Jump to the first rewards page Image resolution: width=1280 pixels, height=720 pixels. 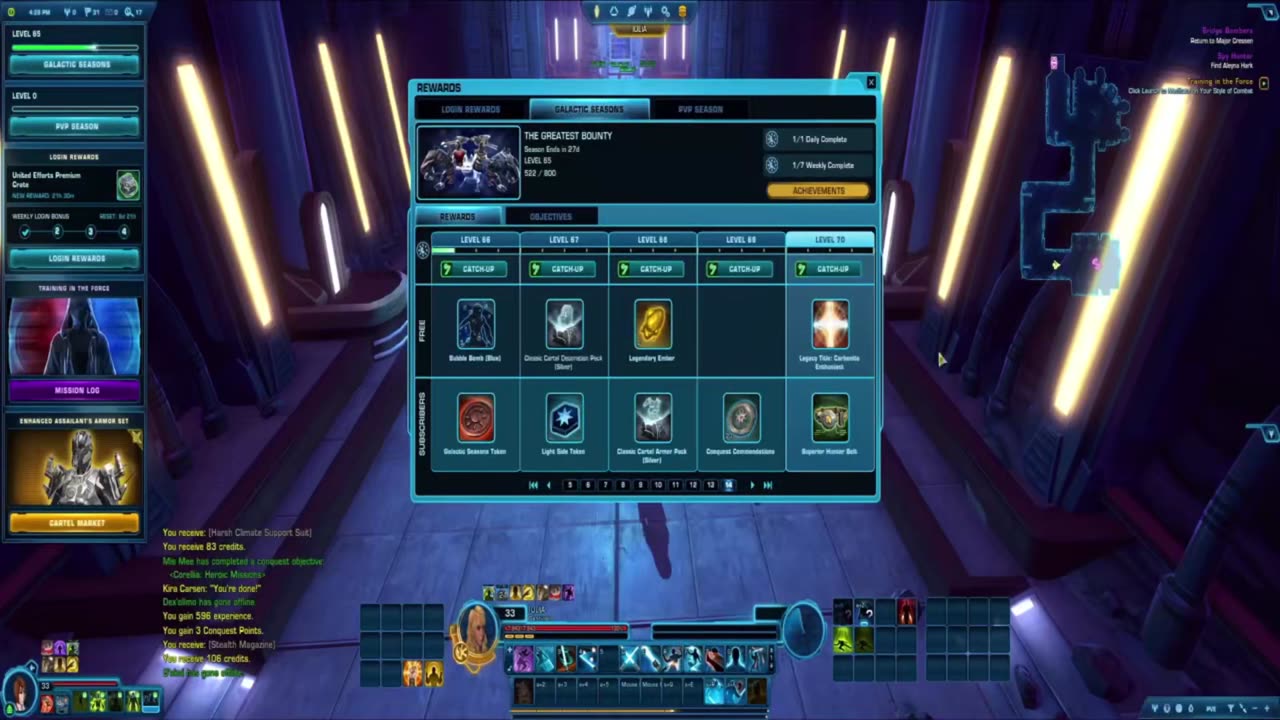coord(533,485)
